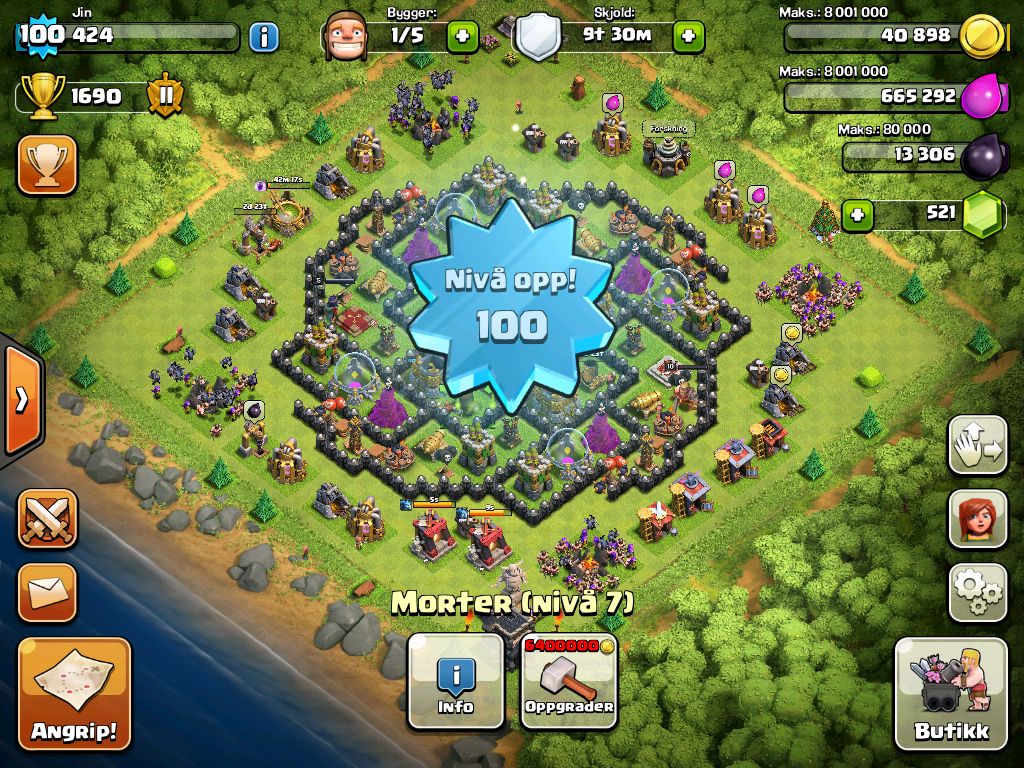Screen dimensions: 1024x768
Task: Add a builder with the green plus
Action: (461, 37)
